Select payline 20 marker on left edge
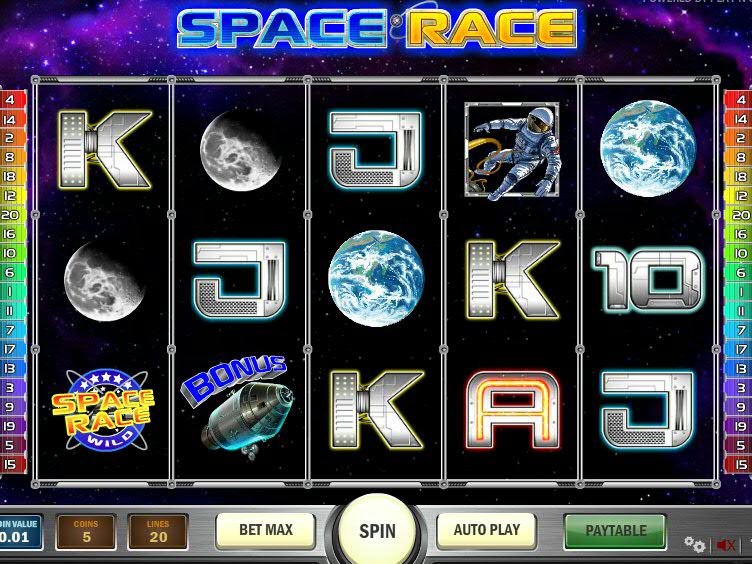Screen dimensions: 752x564 tap(12, 215)
